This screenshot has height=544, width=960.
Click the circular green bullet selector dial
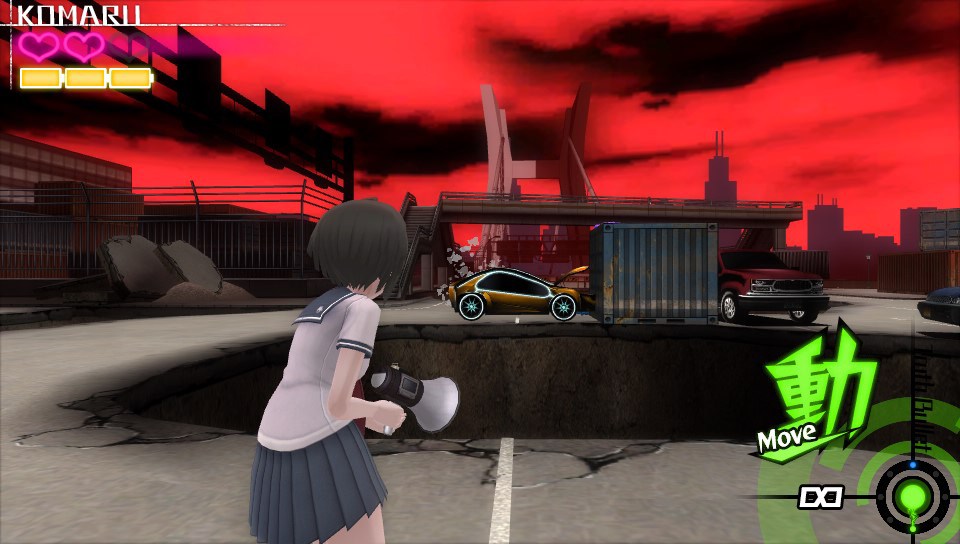coord(912,495)
